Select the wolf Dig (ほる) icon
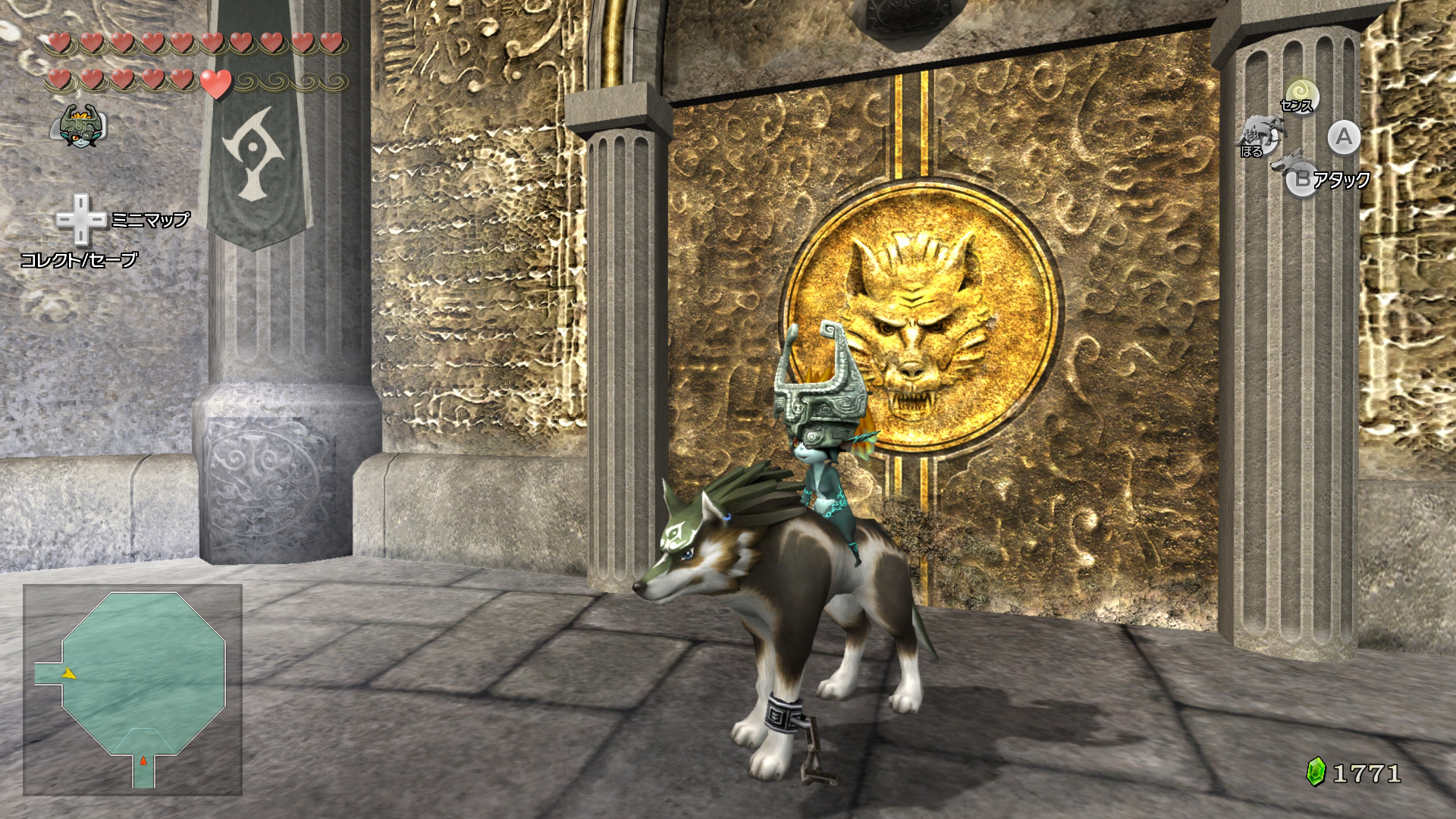Viewport: 1456px width, 819px height. 1259,135
